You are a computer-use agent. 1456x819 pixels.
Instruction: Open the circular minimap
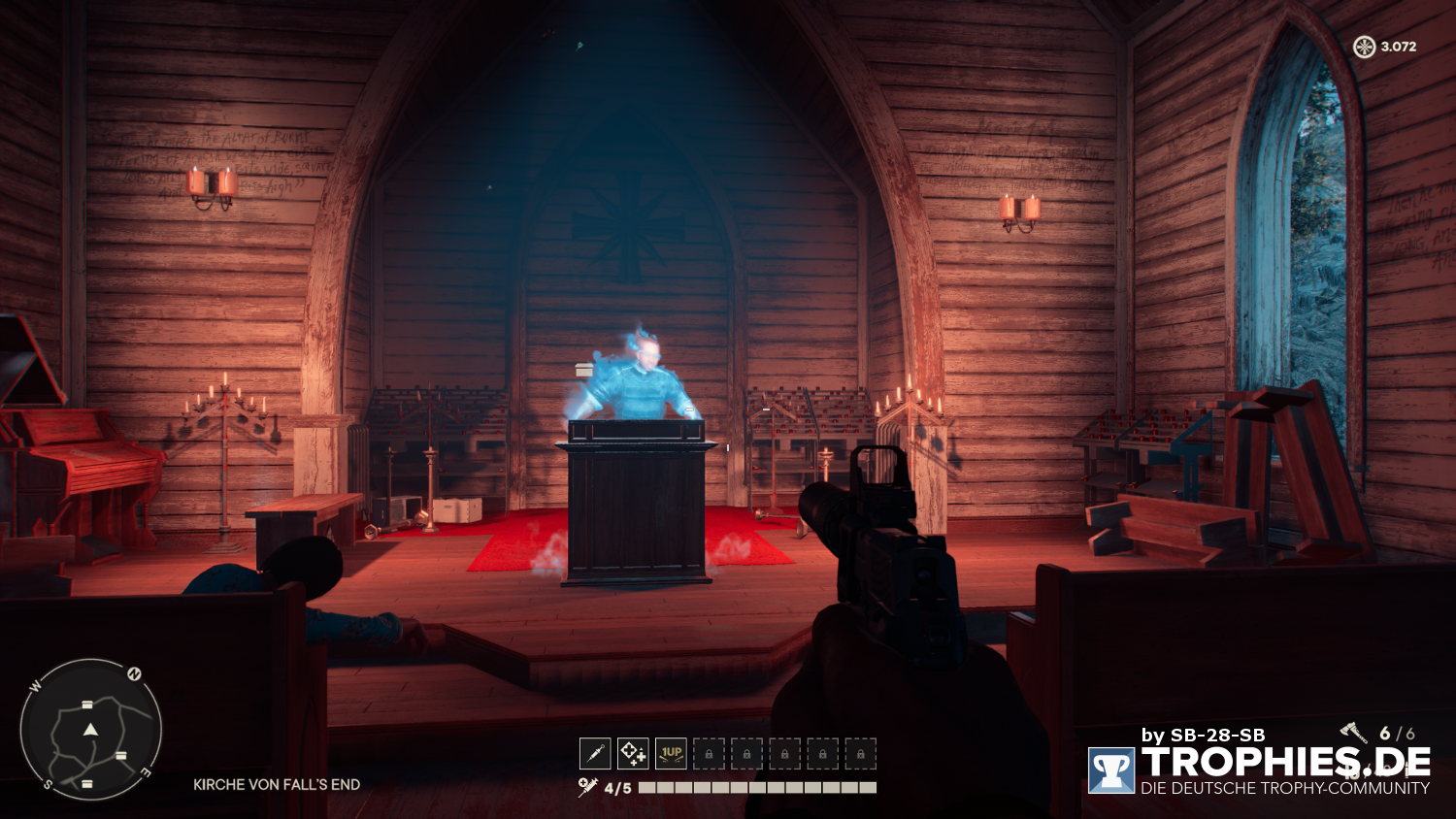[x=90, y=730]
